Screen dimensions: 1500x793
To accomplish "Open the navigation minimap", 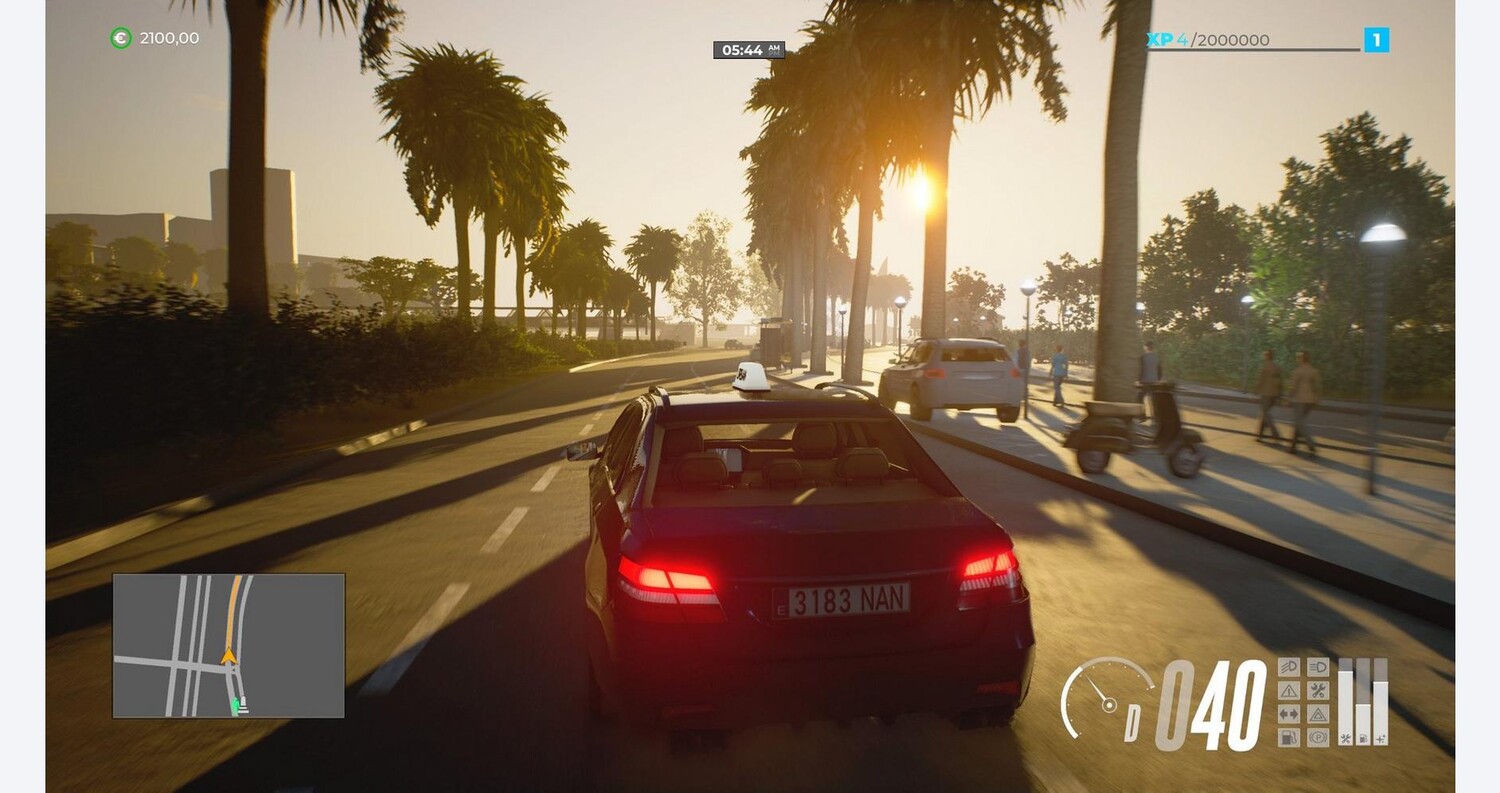I will (228, 645).
